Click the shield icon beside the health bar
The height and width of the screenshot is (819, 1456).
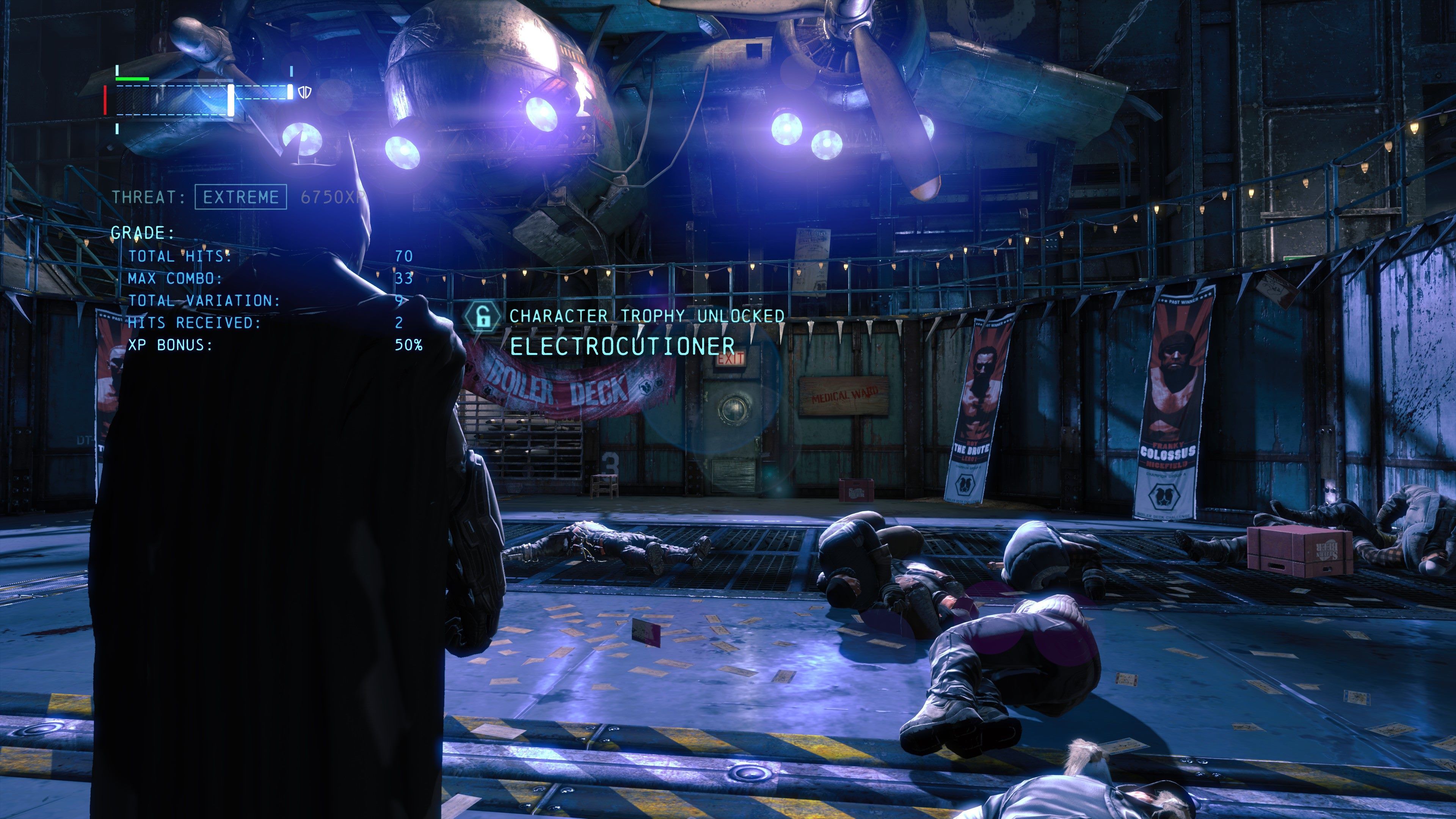click(304, 91)
